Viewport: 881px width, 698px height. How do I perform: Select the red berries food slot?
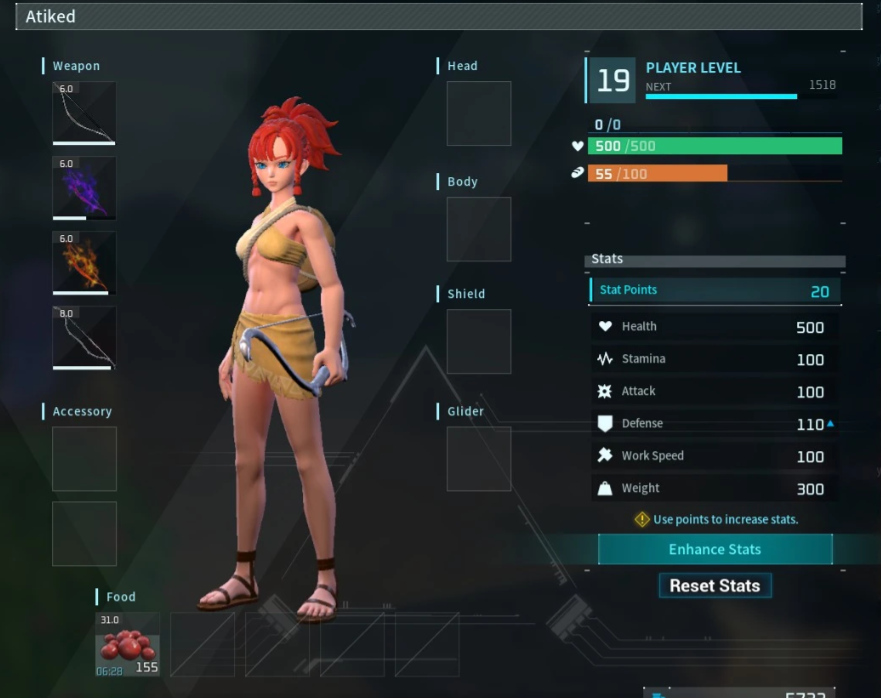(x=127, y=644)
